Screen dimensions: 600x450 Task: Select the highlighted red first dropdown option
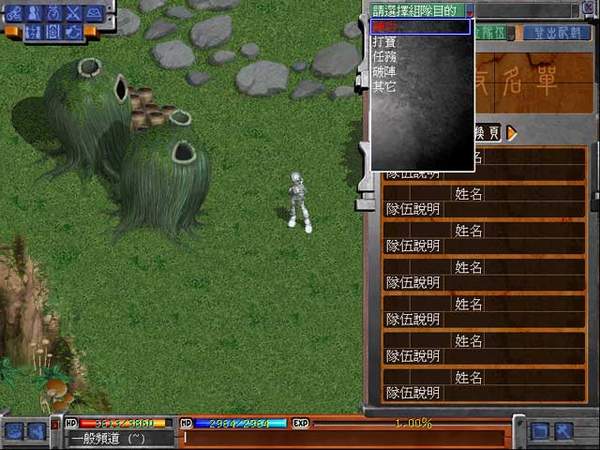pyautogui.click(x=420, y=27)
